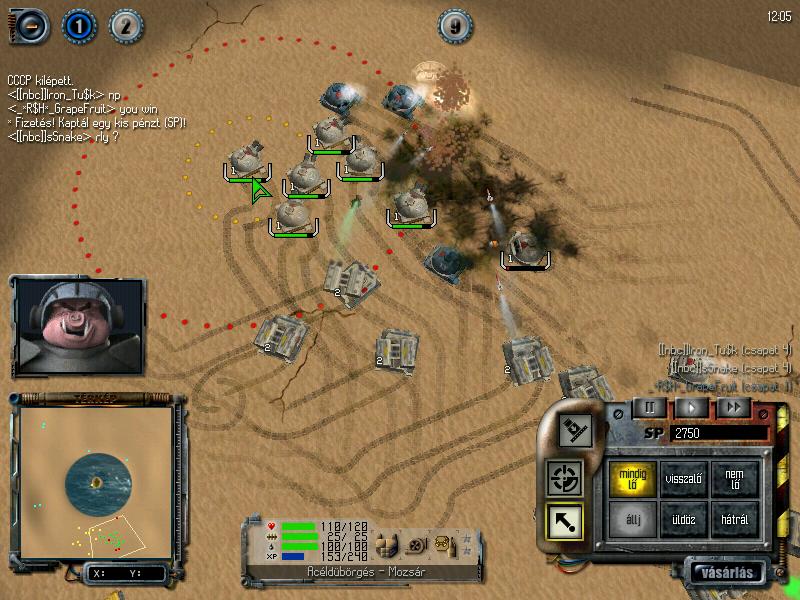Set fire mode to "visszalő"
The width and height of the screenshot is (800, 600).
[684, 478]
